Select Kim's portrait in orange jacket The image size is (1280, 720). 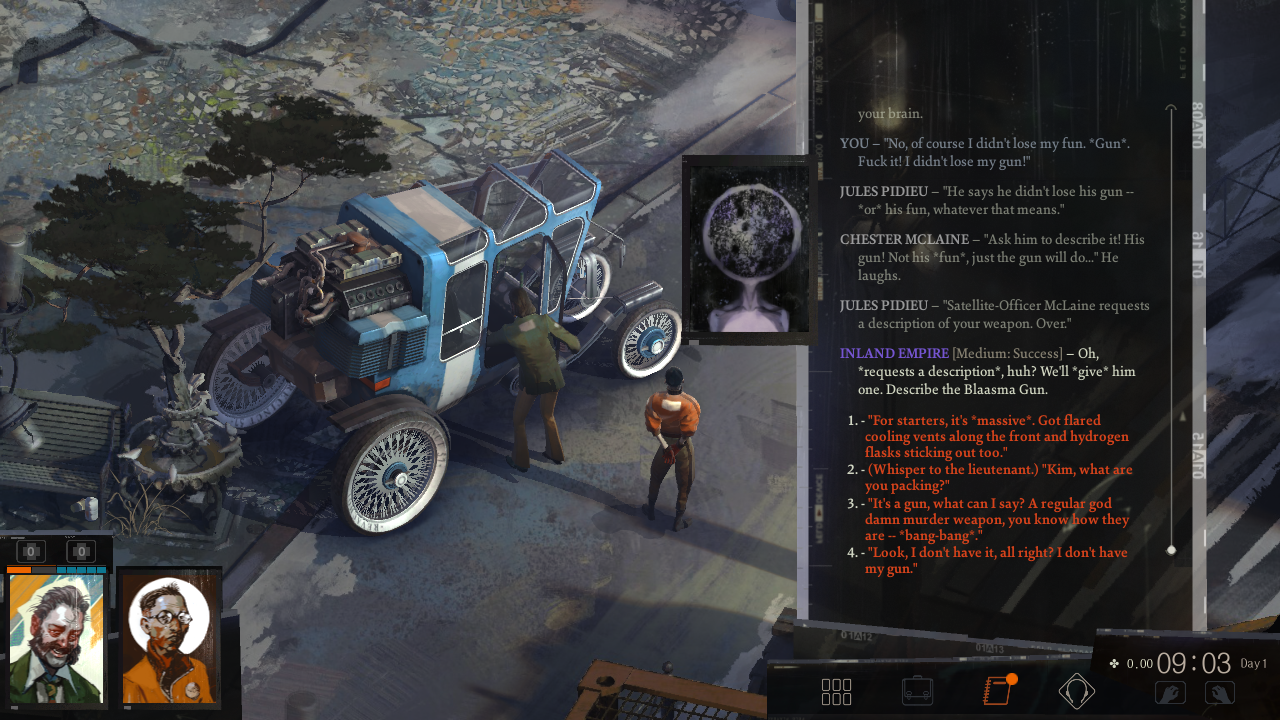tap(169, 638)
